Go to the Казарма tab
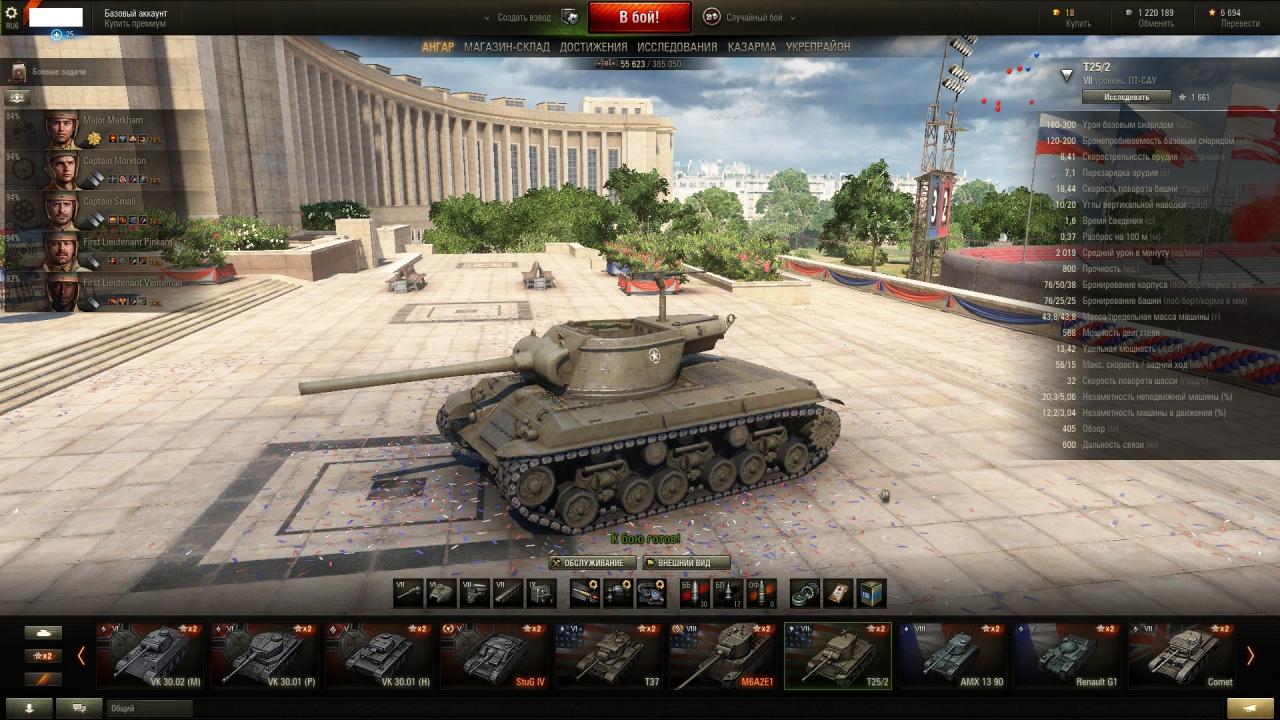 tap(752, 47)
